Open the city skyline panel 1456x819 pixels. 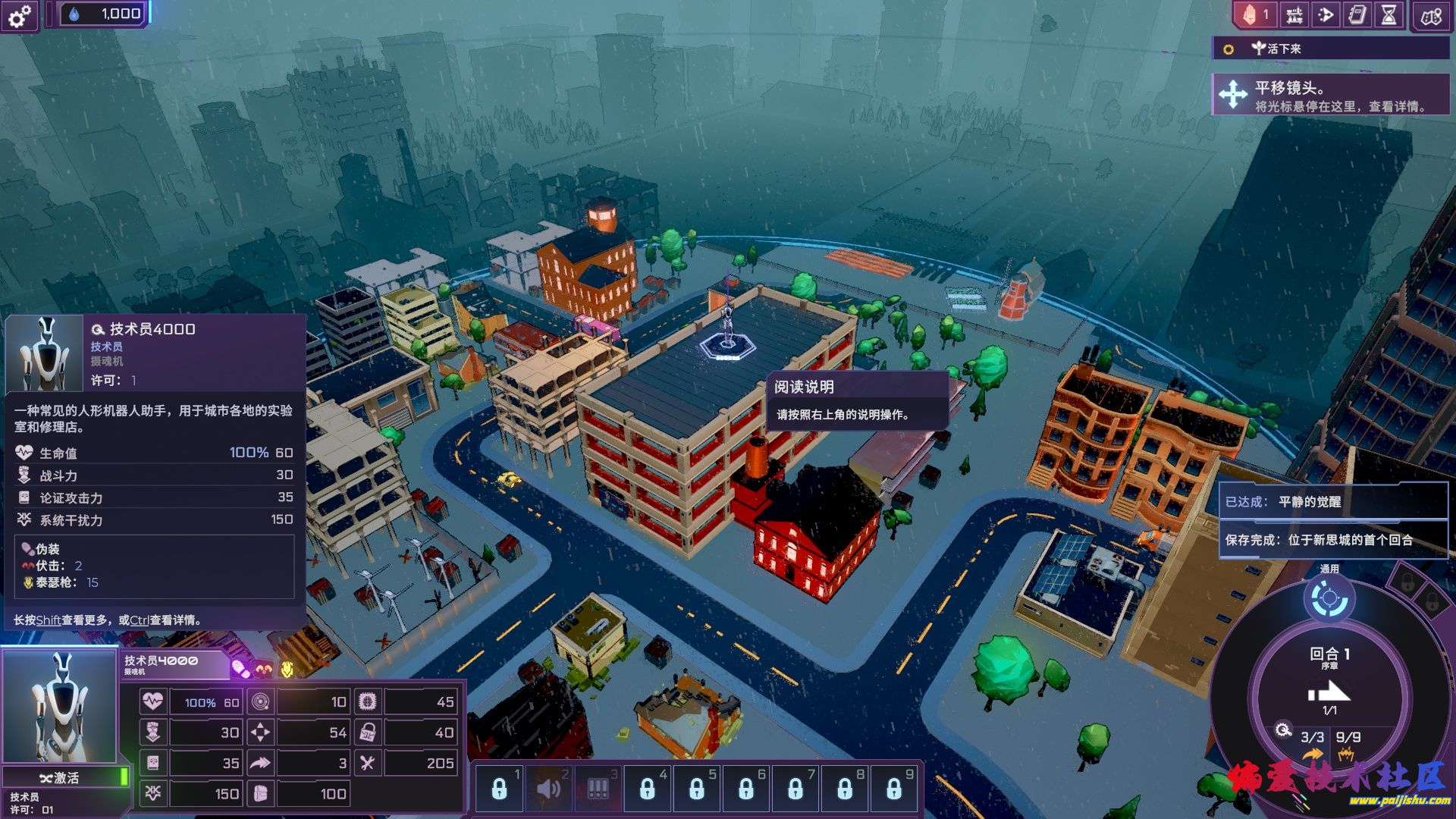[x=1294, y=15]
